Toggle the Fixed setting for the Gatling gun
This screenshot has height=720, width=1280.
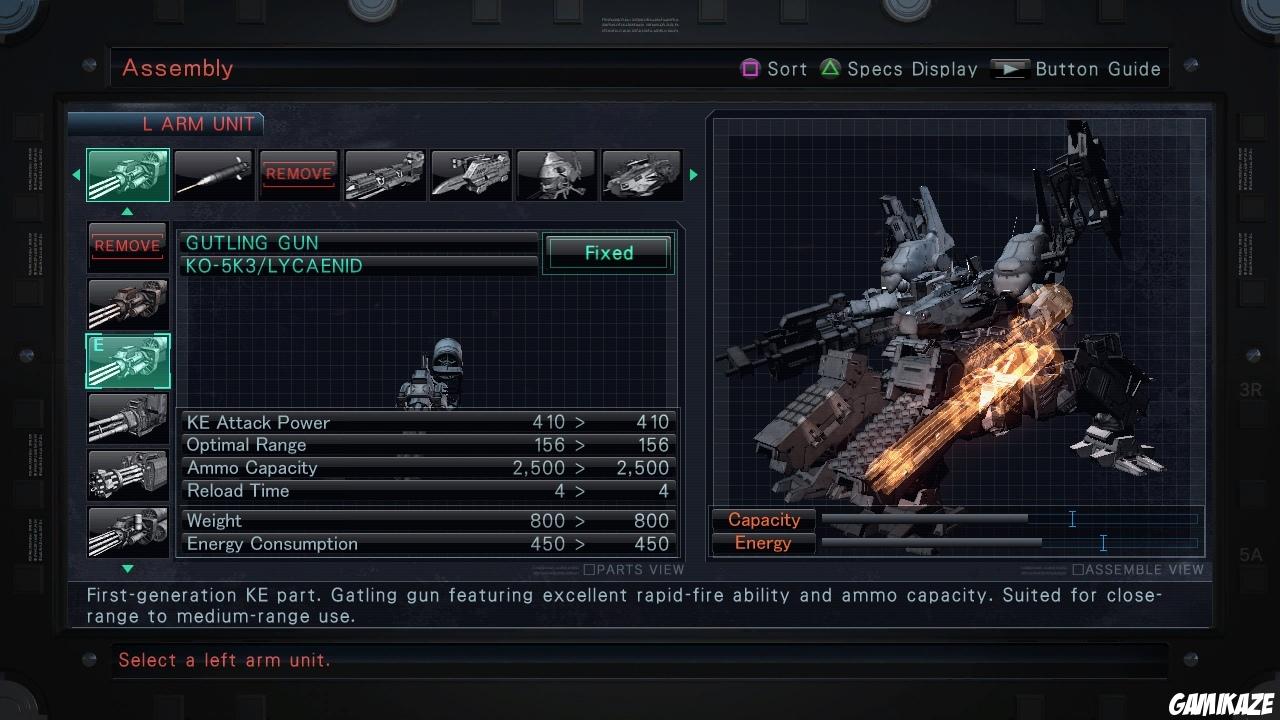(x=607, y=253)
